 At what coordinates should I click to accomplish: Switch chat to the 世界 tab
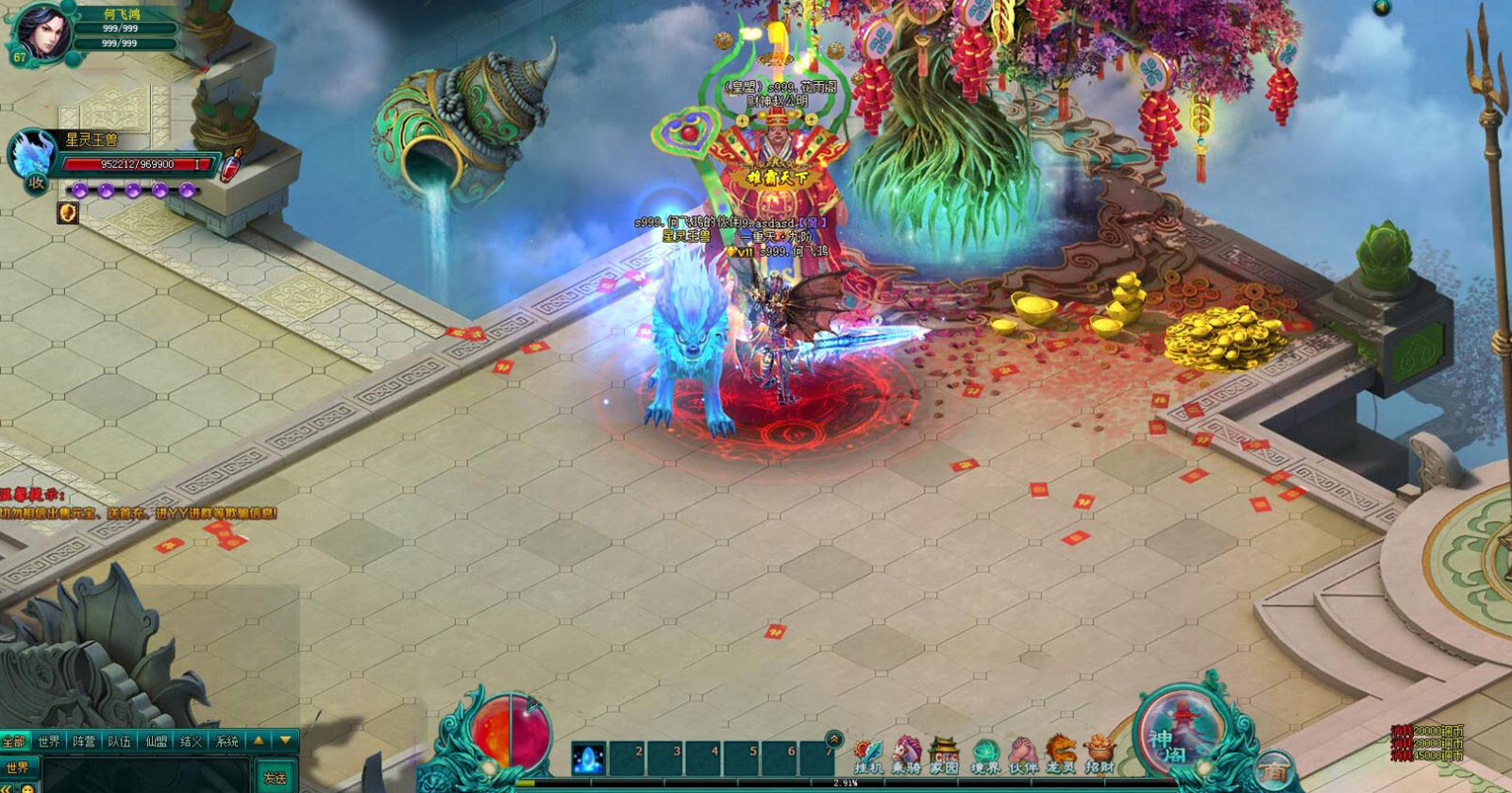point(49,742)
